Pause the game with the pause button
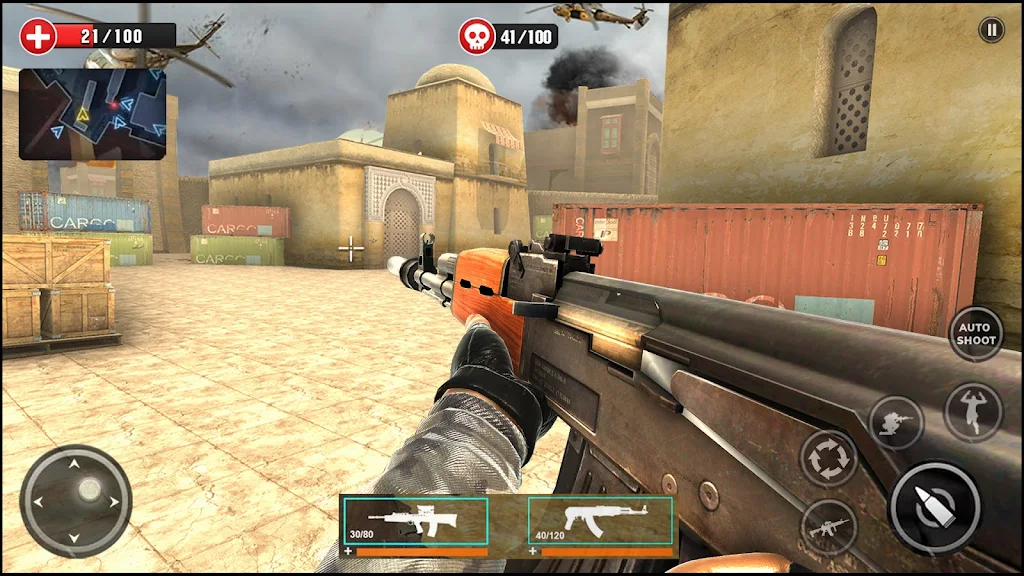 pos(991,30)
